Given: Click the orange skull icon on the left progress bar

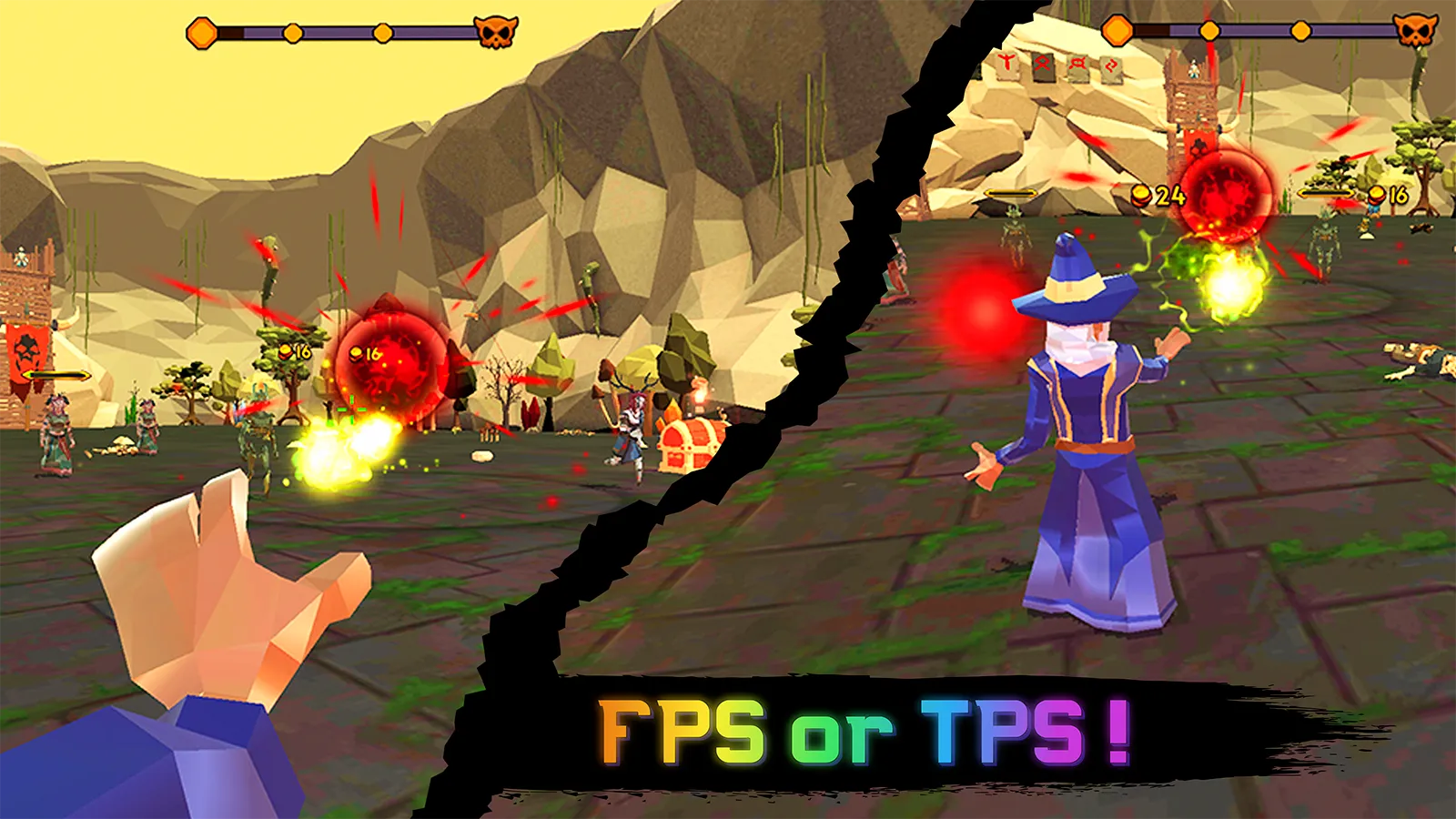Looking at the screenshot, I should 496,30.
